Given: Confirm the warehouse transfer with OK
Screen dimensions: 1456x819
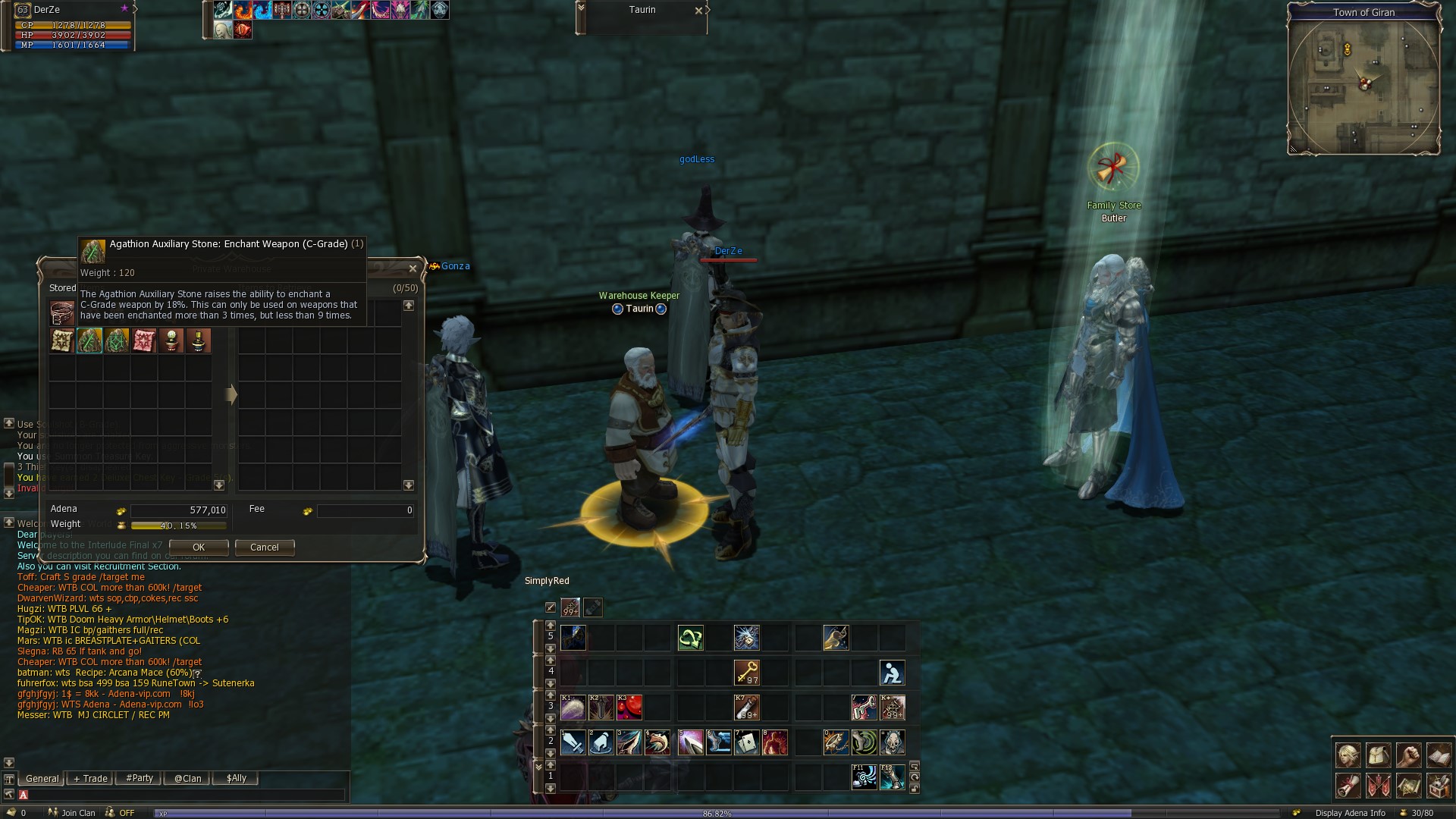Looking at the screenshot, I should tap(199, 548).
